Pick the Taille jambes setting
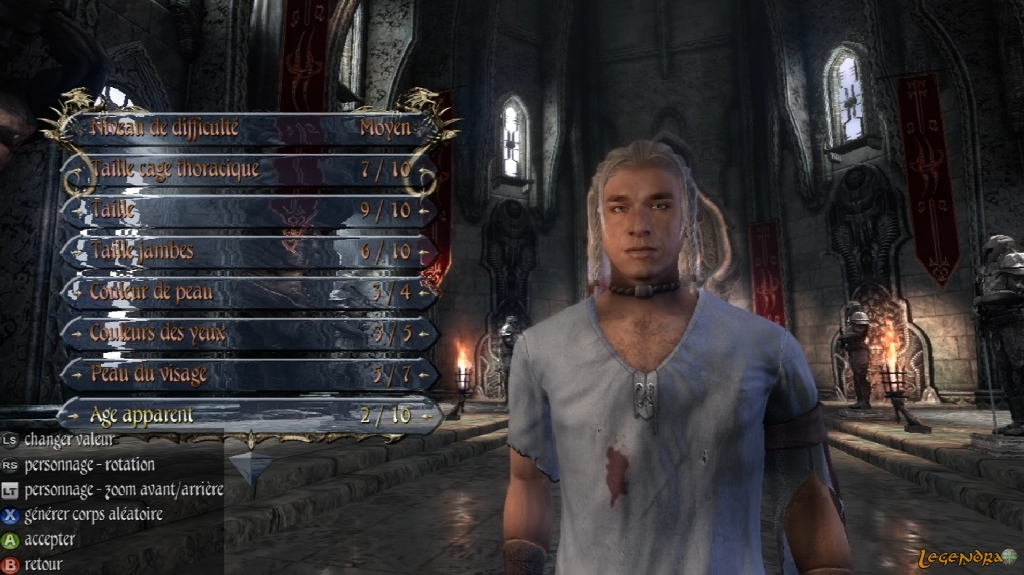The image size is (1024, 575). click(x=250, y=251)
